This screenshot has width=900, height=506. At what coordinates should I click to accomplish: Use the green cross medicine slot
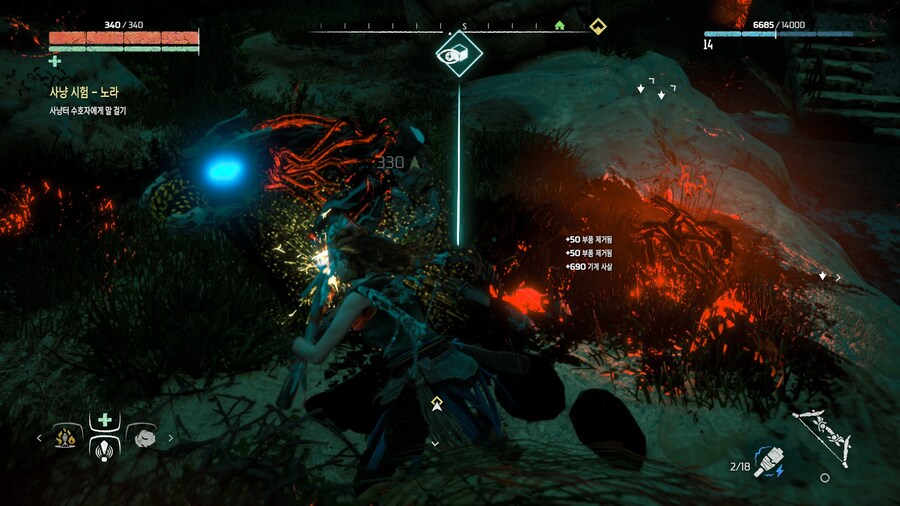coord(104,421)
